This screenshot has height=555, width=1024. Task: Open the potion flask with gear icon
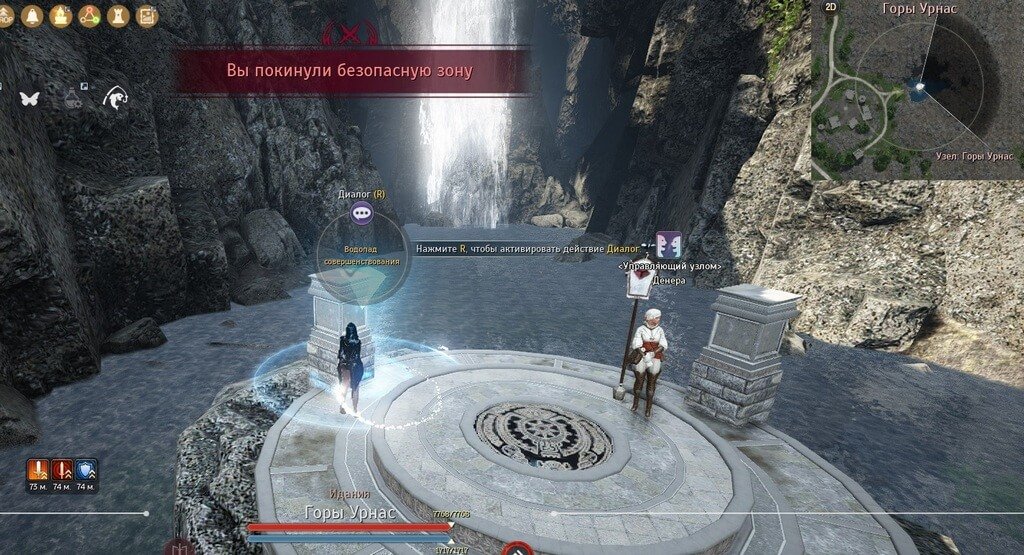74,97
